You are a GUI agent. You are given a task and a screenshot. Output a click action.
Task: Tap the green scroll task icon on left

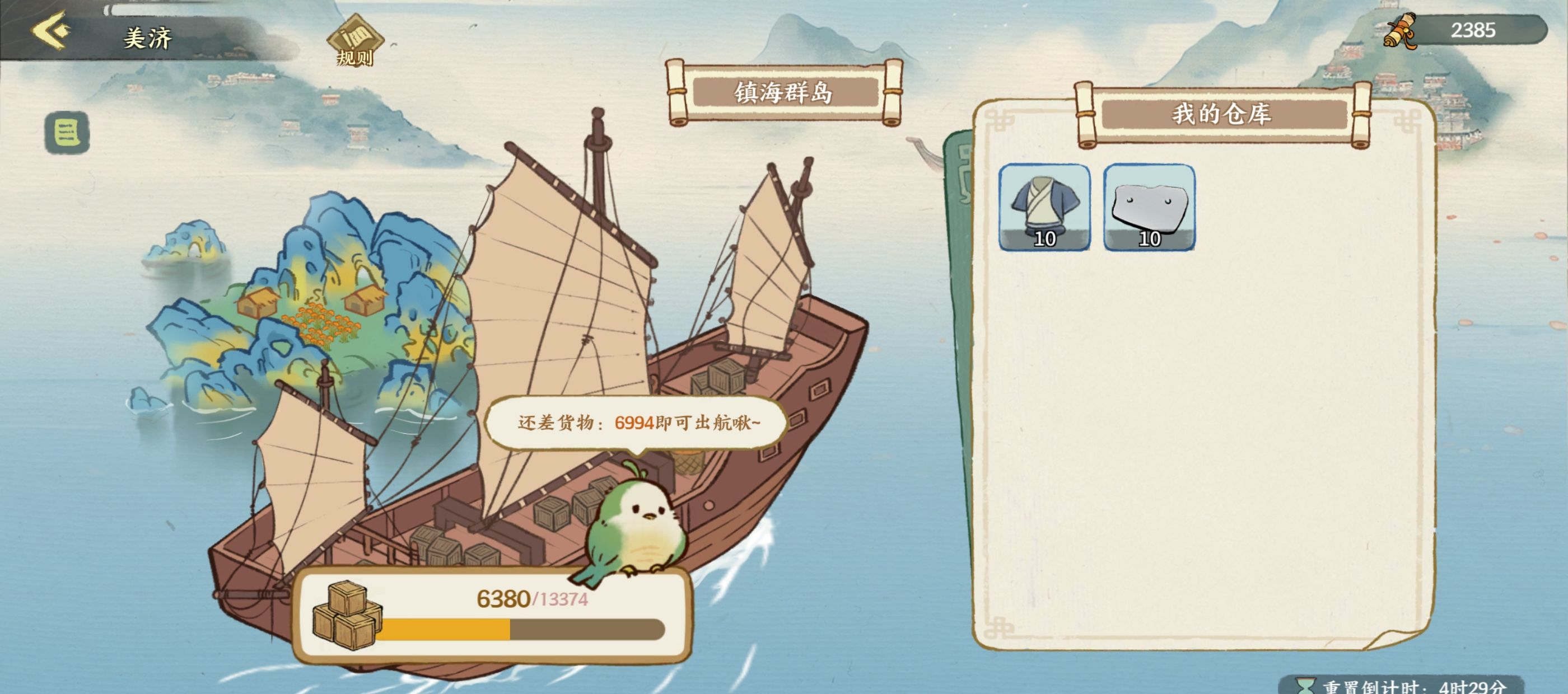pyautogui.click(x=69, y=133)
